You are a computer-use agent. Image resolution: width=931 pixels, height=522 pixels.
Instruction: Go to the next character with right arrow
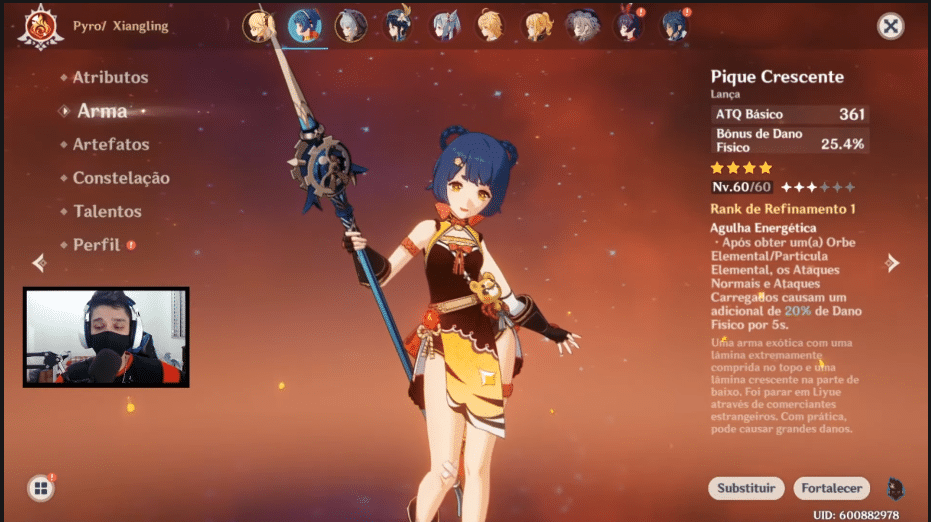point(892,263)
